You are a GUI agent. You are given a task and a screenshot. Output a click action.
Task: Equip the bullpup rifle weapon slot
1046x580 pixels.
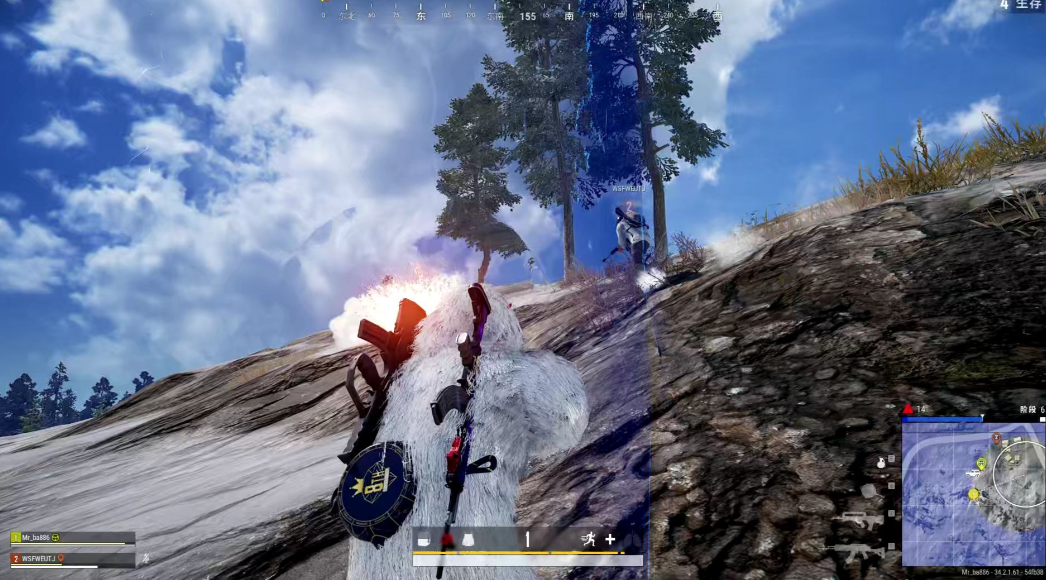[x=862, y=520]
